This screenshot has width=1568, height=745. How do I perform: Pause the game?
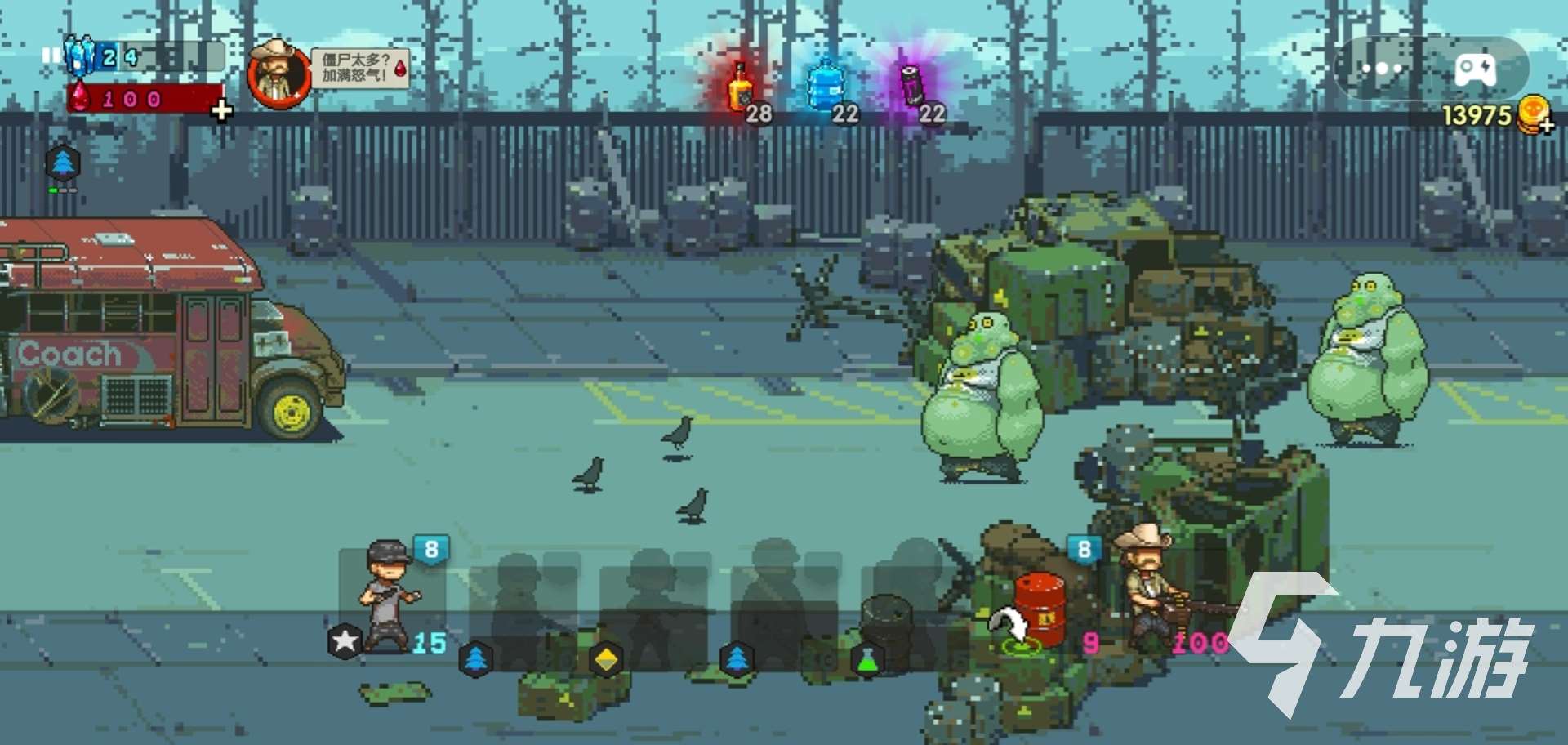[x=51, y=56]
